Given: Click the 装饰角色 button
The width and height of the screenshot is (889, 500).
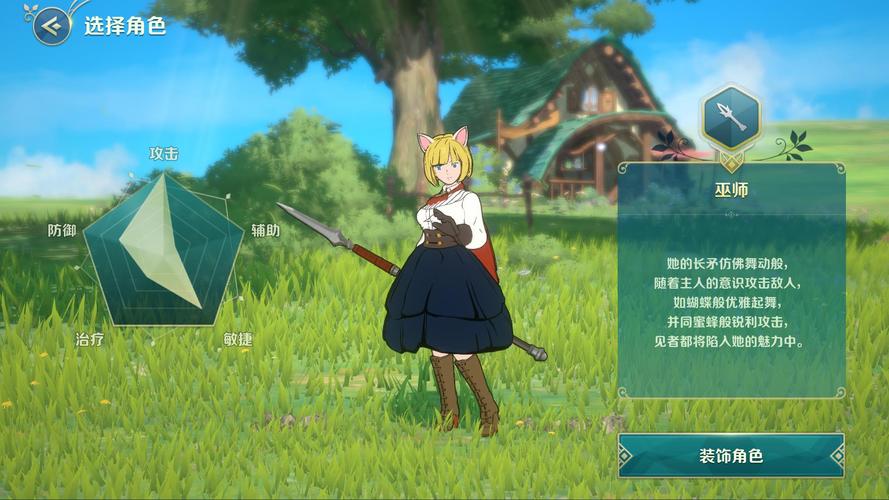Looking at the screenshot, I should (731, 456).
